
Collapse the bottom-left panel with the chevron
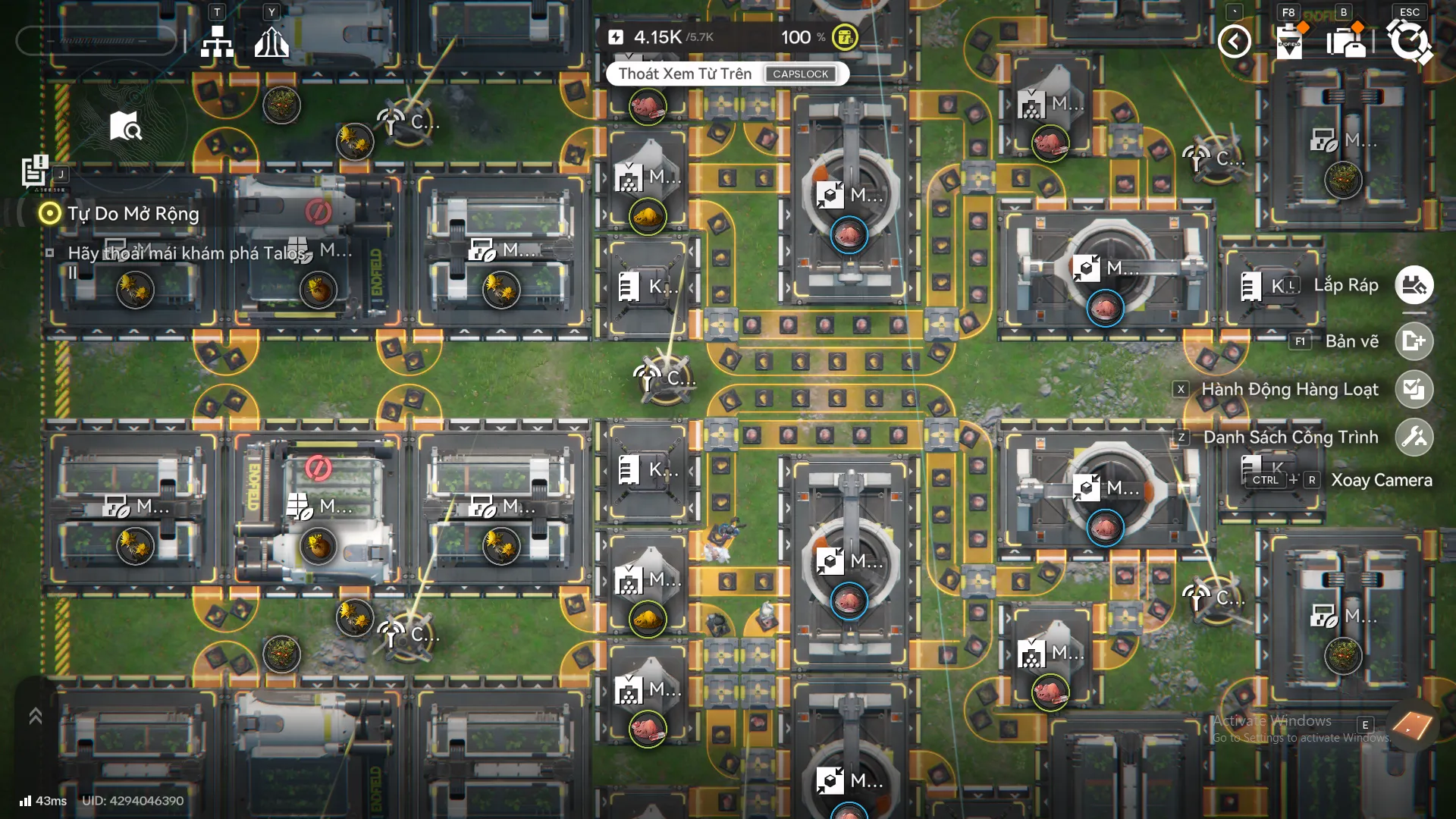coord(34,716)
